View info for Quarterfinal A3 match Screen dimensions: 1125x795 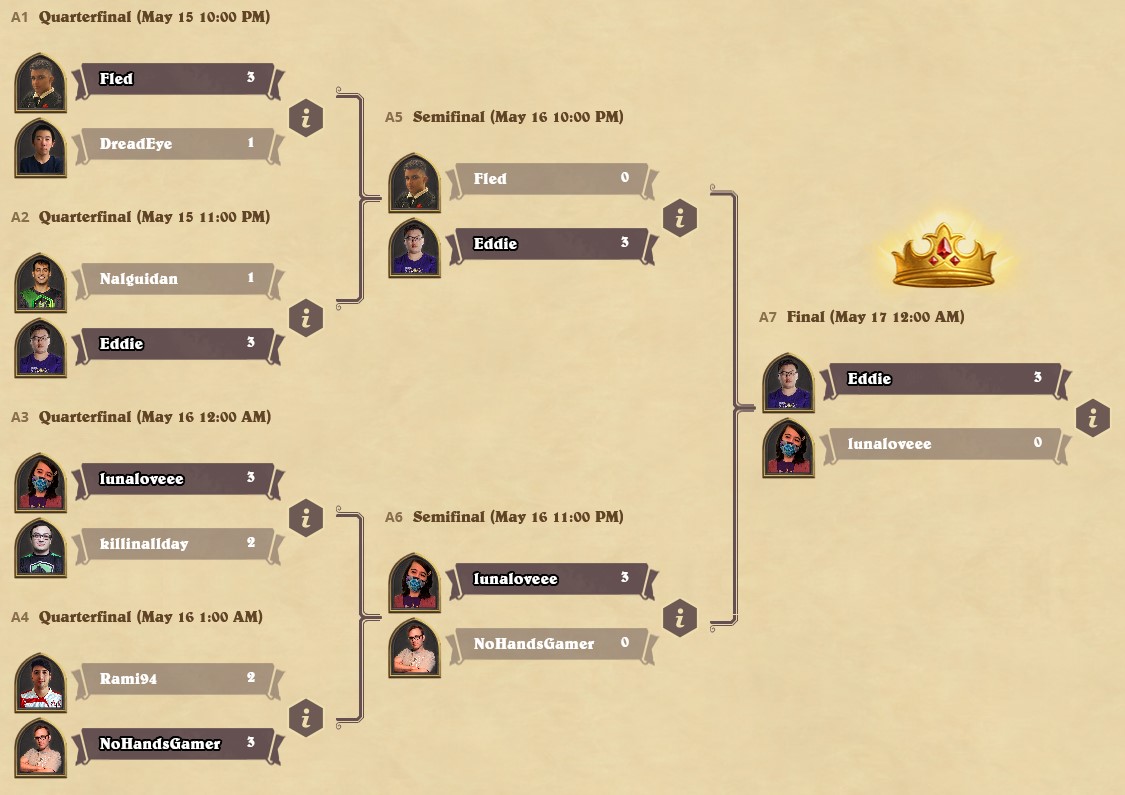pyautogui.click(x=306, y=518)
